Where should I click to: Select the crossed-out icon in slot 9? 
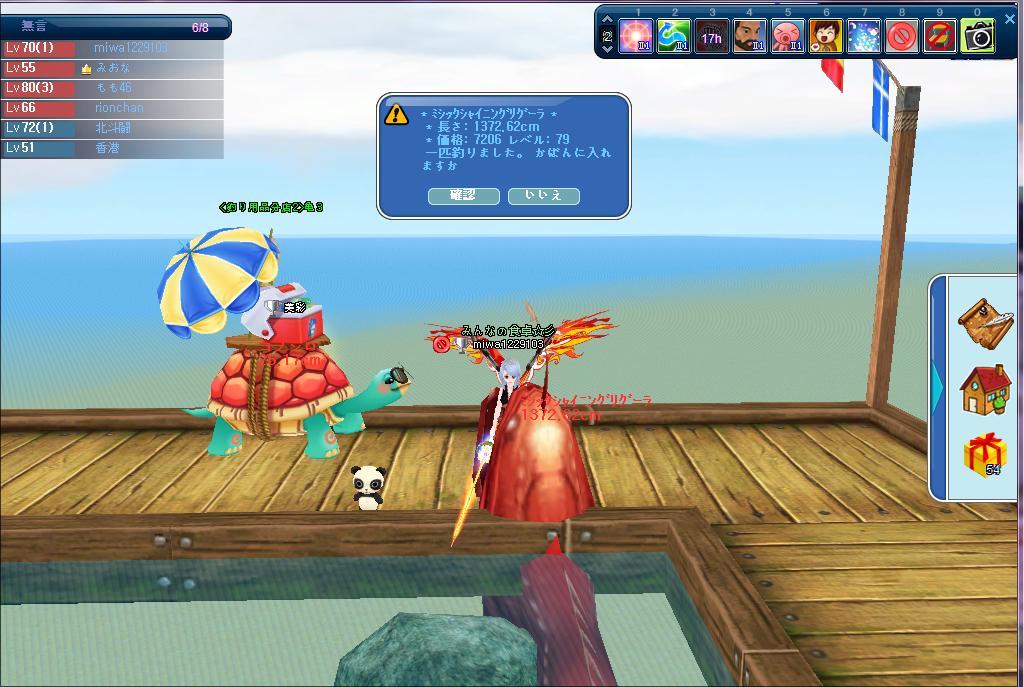pyautogui.click(x=939, y=37)
